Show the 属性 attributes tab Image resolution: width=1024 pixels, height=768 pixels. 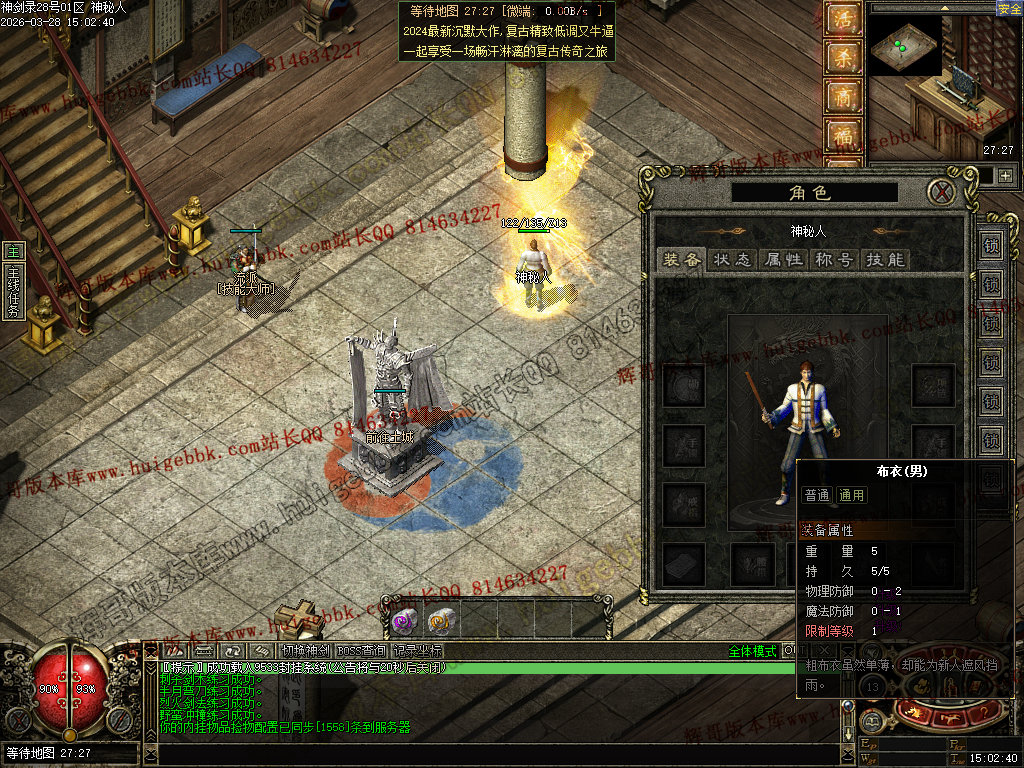pyautogui.click(x=783, y=259)
